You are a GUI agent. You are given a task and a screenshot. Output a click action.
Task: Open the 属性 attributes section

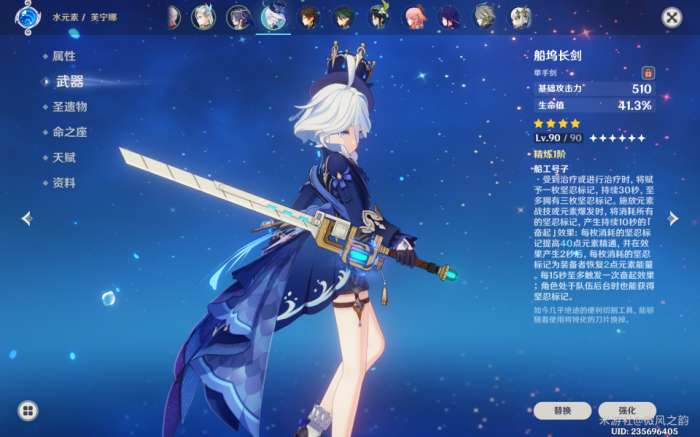pos(64,56)
